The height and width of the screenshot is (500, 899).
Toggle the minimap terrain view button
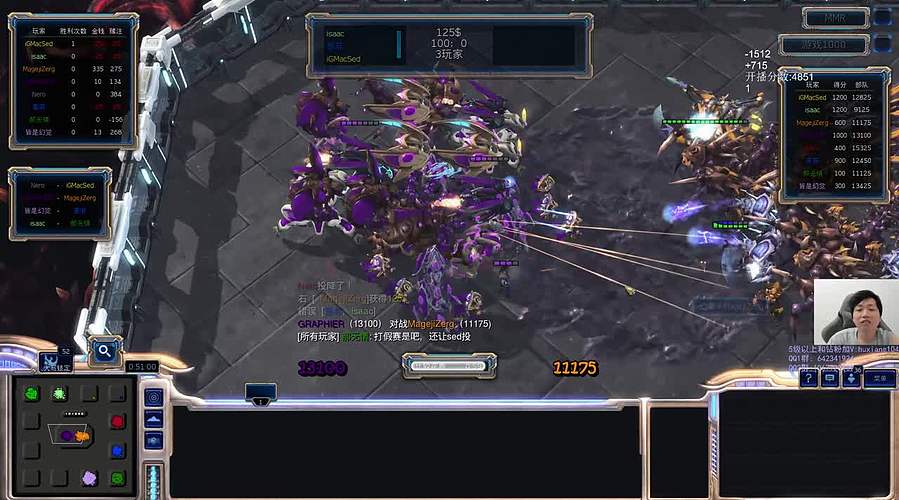pos(154,419)
